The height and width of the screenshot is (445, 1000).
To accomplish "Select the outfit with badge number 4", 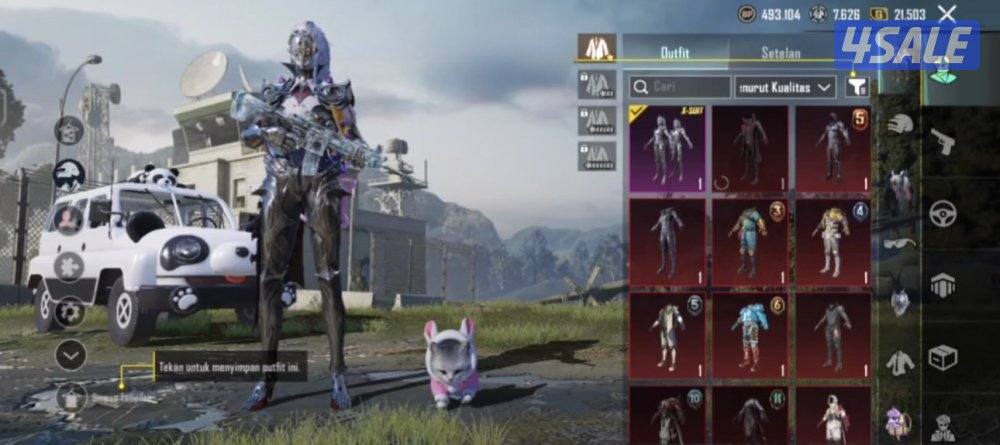I will click(833, 242).
